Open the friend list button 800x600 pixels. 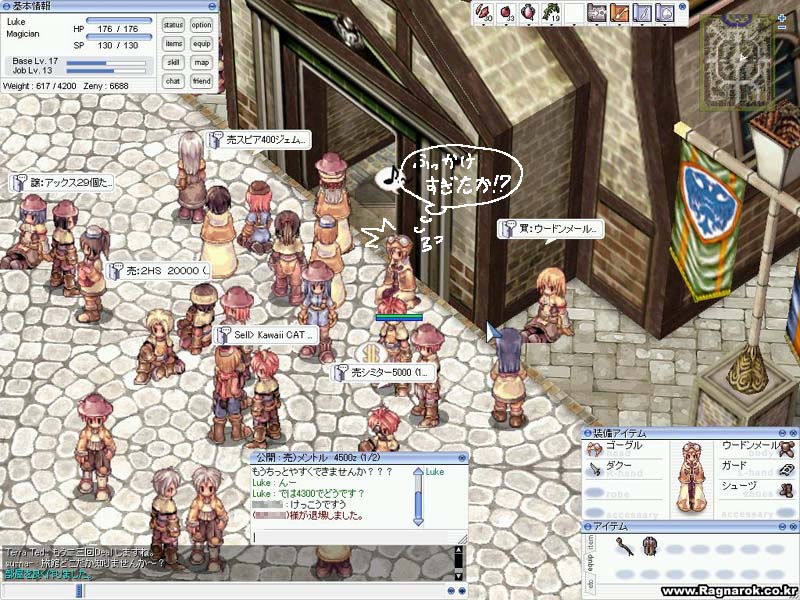click(x=202, y=81)
